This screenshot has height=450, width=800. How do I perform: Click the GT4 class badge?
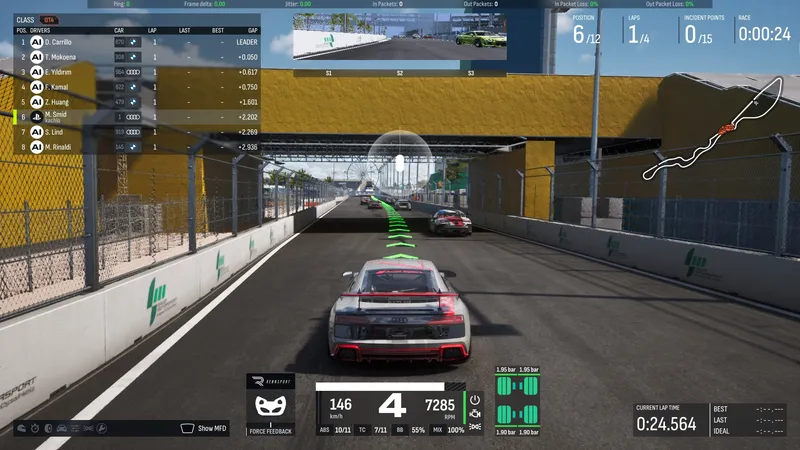tap(49, 19)
